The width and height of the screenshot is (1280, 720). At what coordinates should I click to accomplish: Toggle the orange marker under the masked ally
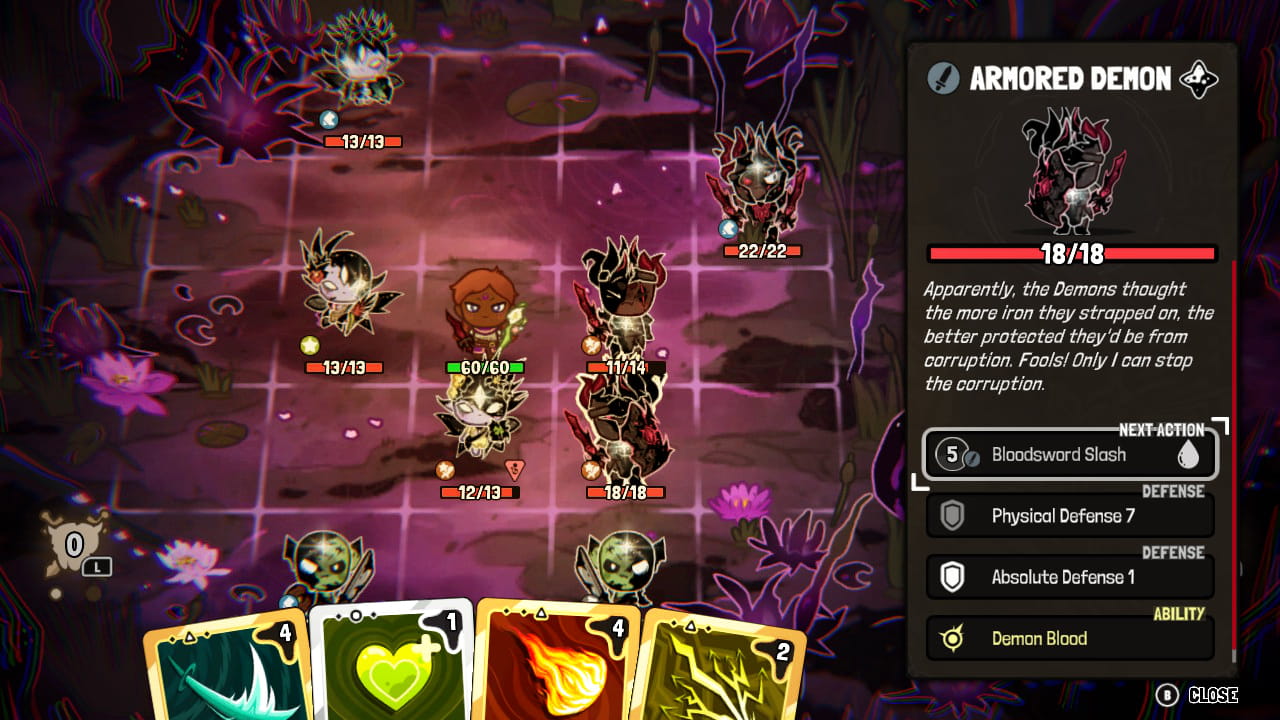point(446,470)
